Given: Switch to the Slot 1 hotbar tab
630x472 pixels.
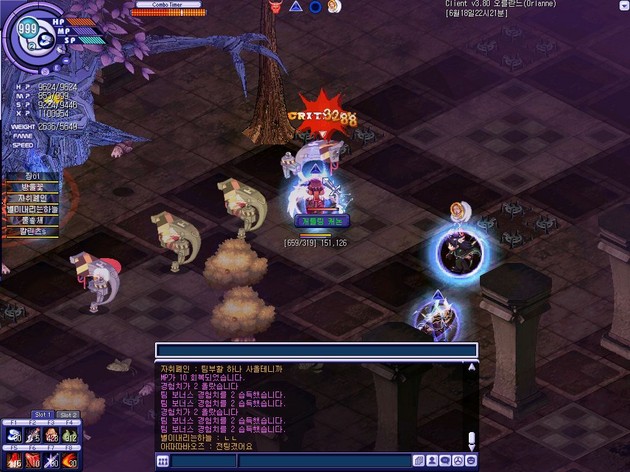Looking at the screenshot, I should 43,414.
